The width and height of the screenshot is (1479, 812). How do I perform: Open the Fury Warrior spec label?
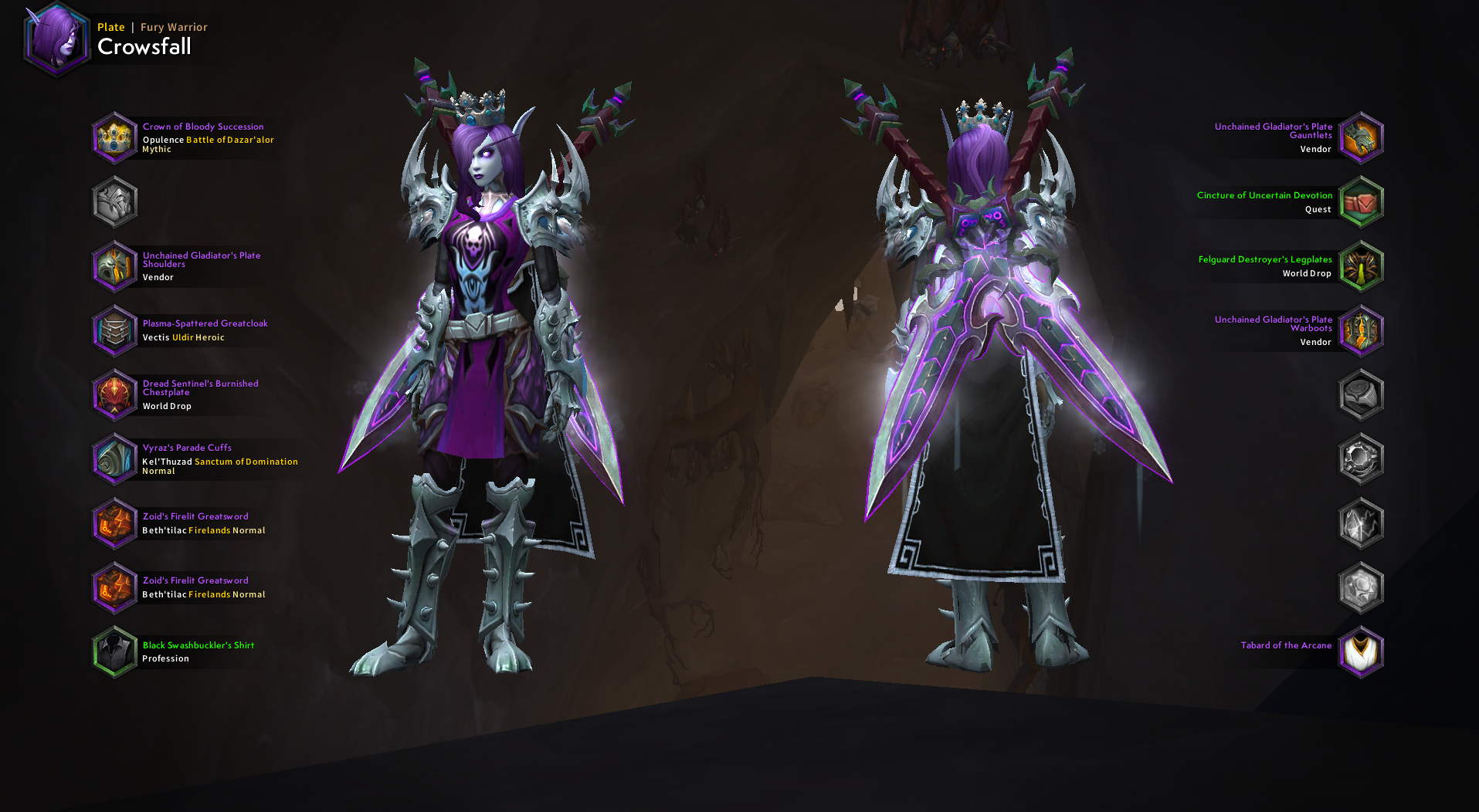pyautogui.click(x=173, y=26)
